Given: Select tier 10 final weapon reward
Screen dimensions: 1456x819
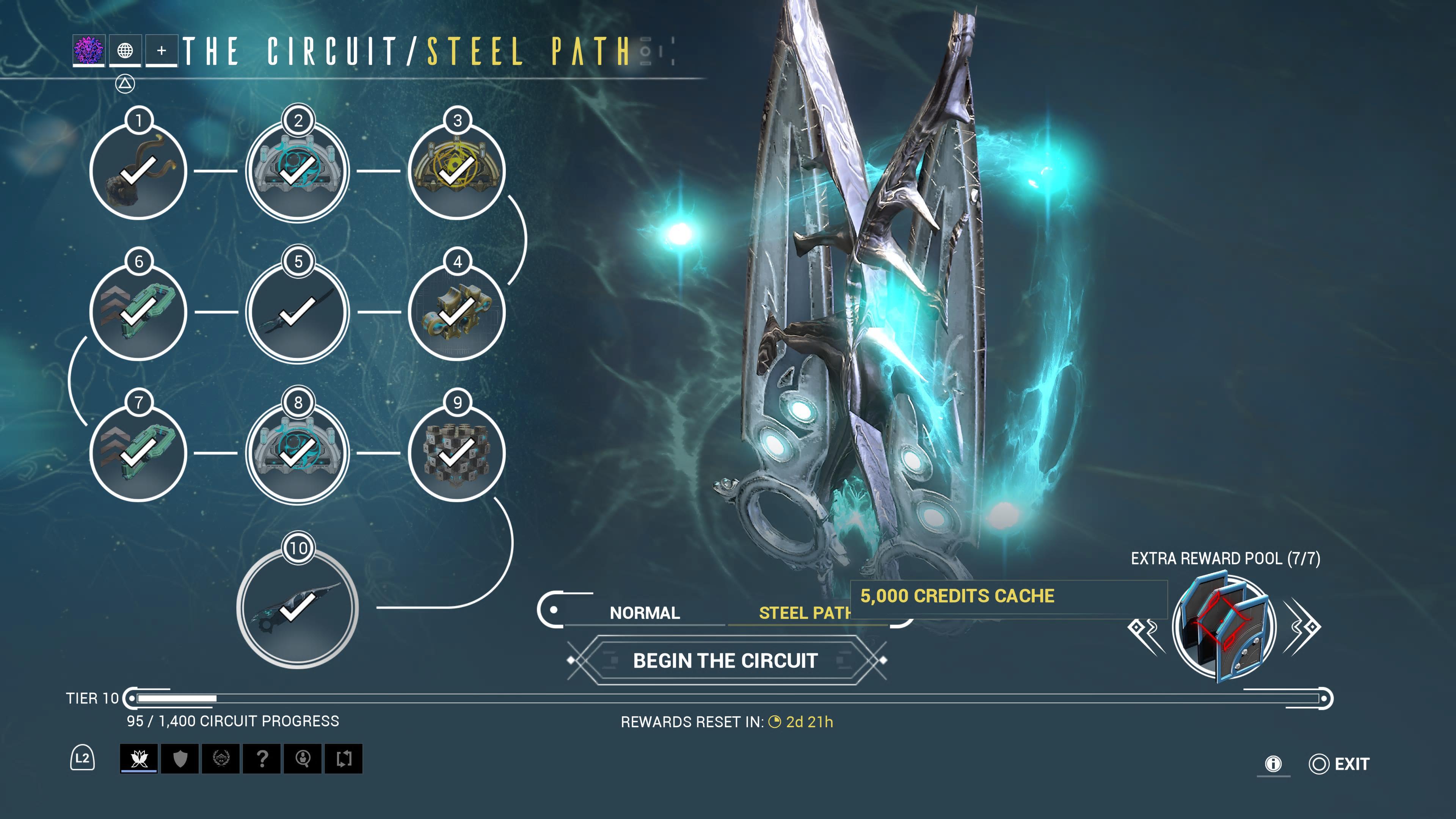Looking at the screenshot, I should pos(298,608).
